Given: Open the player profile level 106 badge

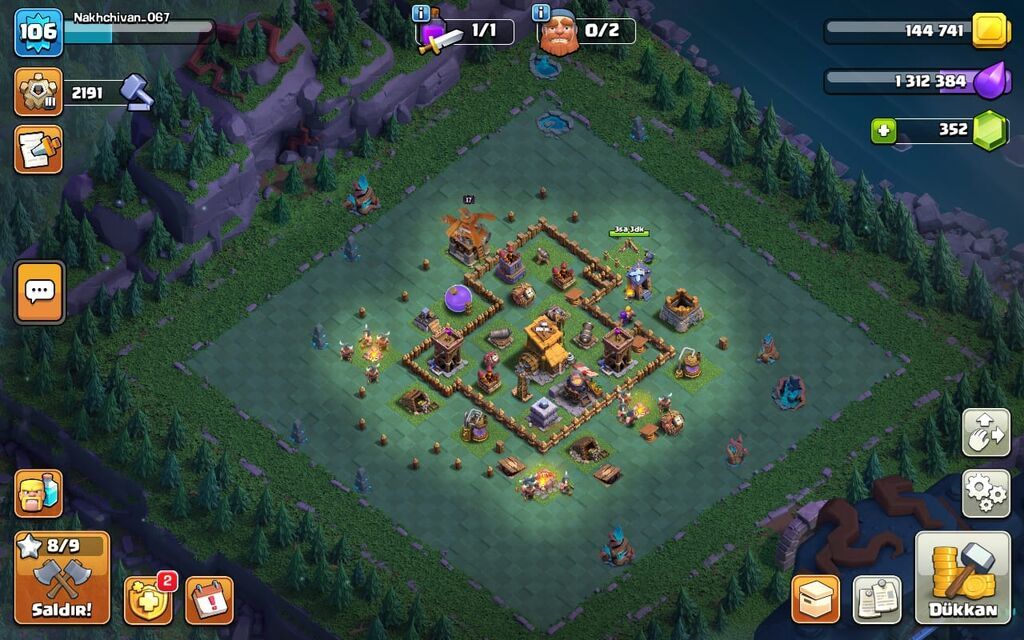Looking at the screenshot, I should (38, 32).
